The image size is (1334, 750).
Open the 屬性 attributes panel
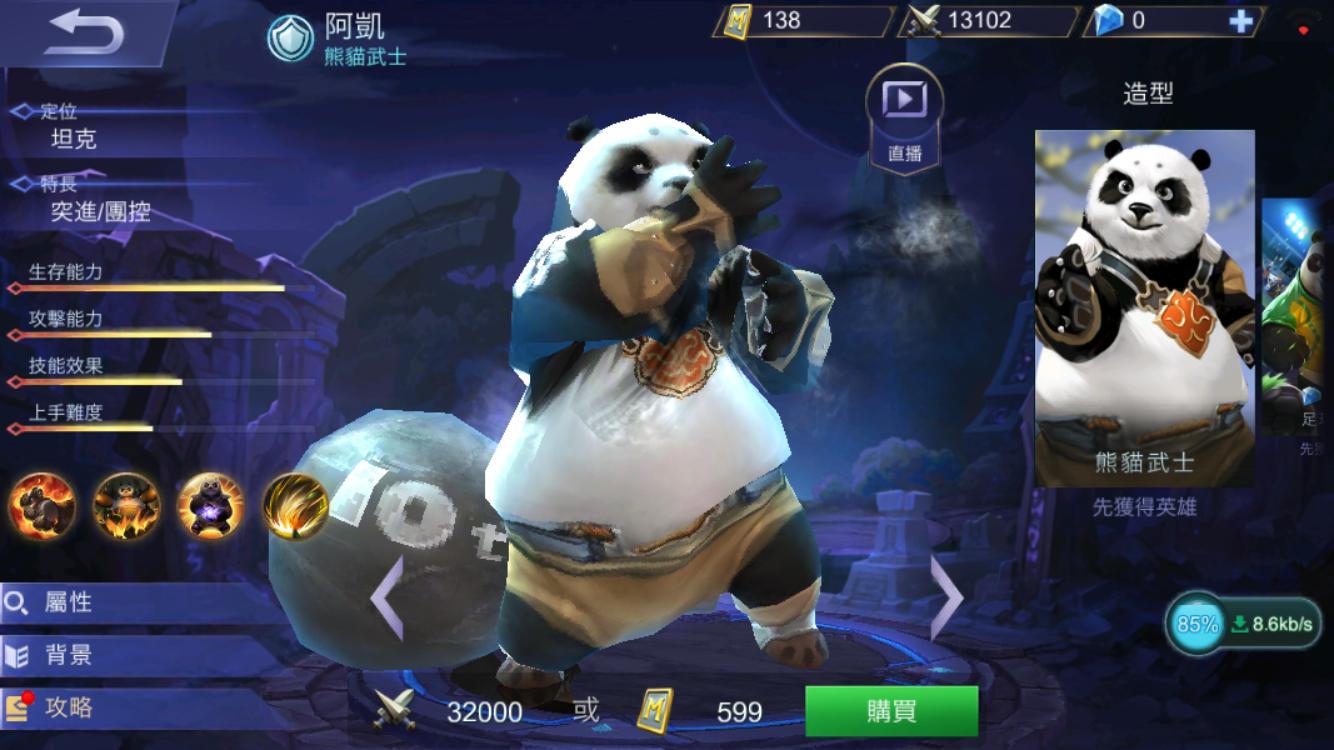(80, 602)
